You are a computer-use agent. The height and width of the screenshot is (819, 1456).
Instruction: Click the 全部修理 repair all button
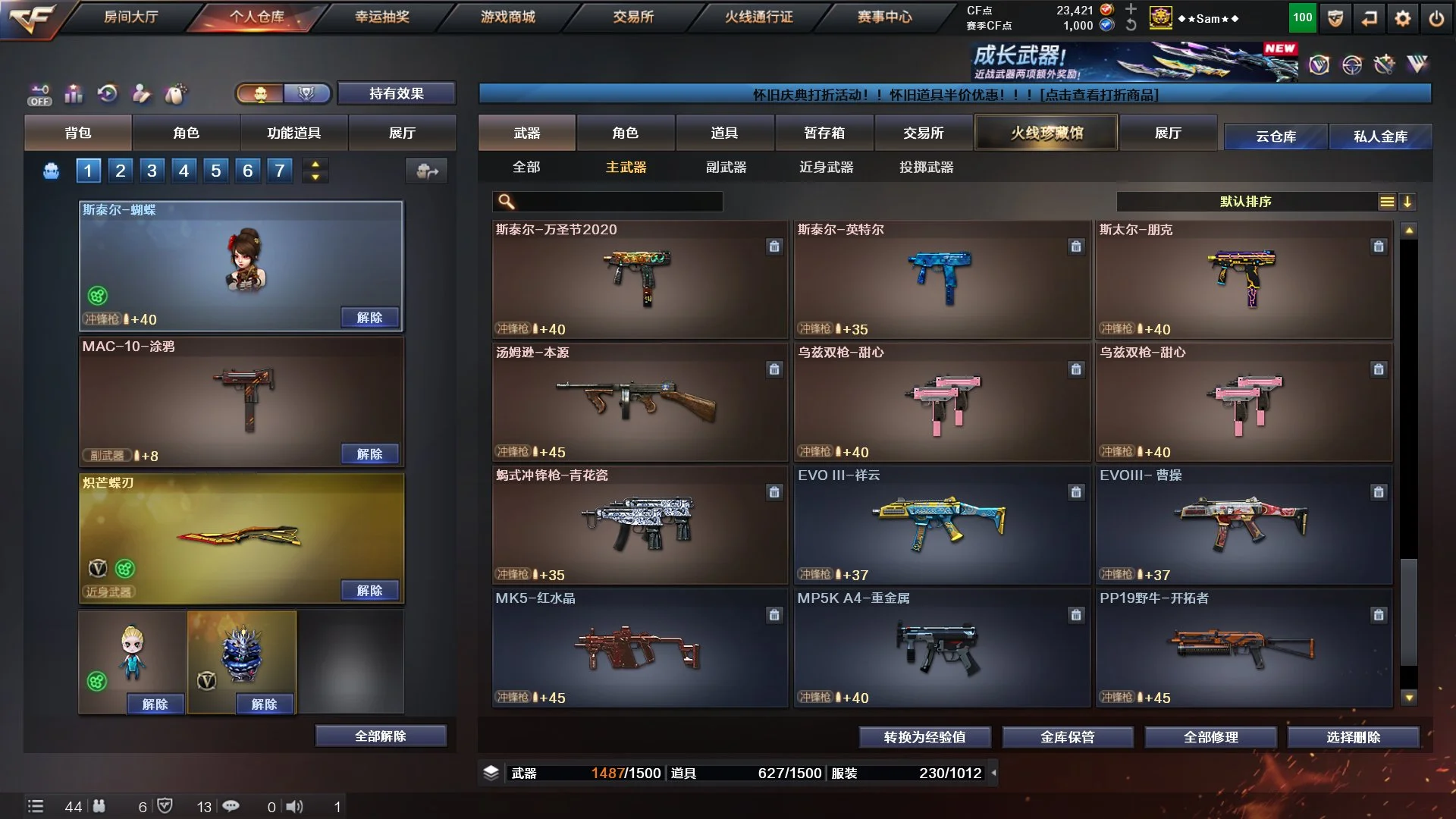pos(1210,736)
